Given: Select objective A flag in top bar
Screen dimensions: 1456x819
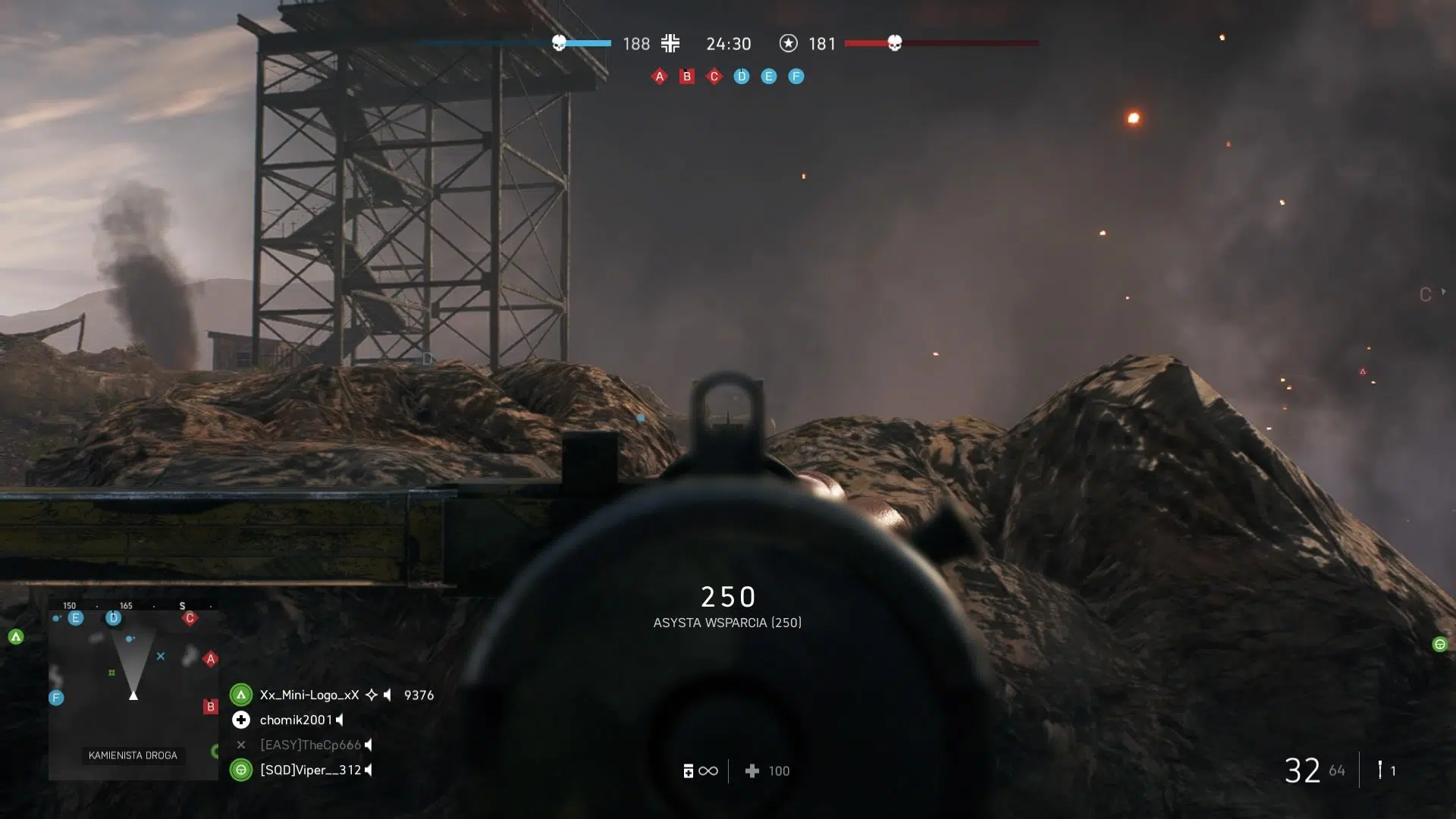Looking at the screenshot, I should (x=659, y=77).
